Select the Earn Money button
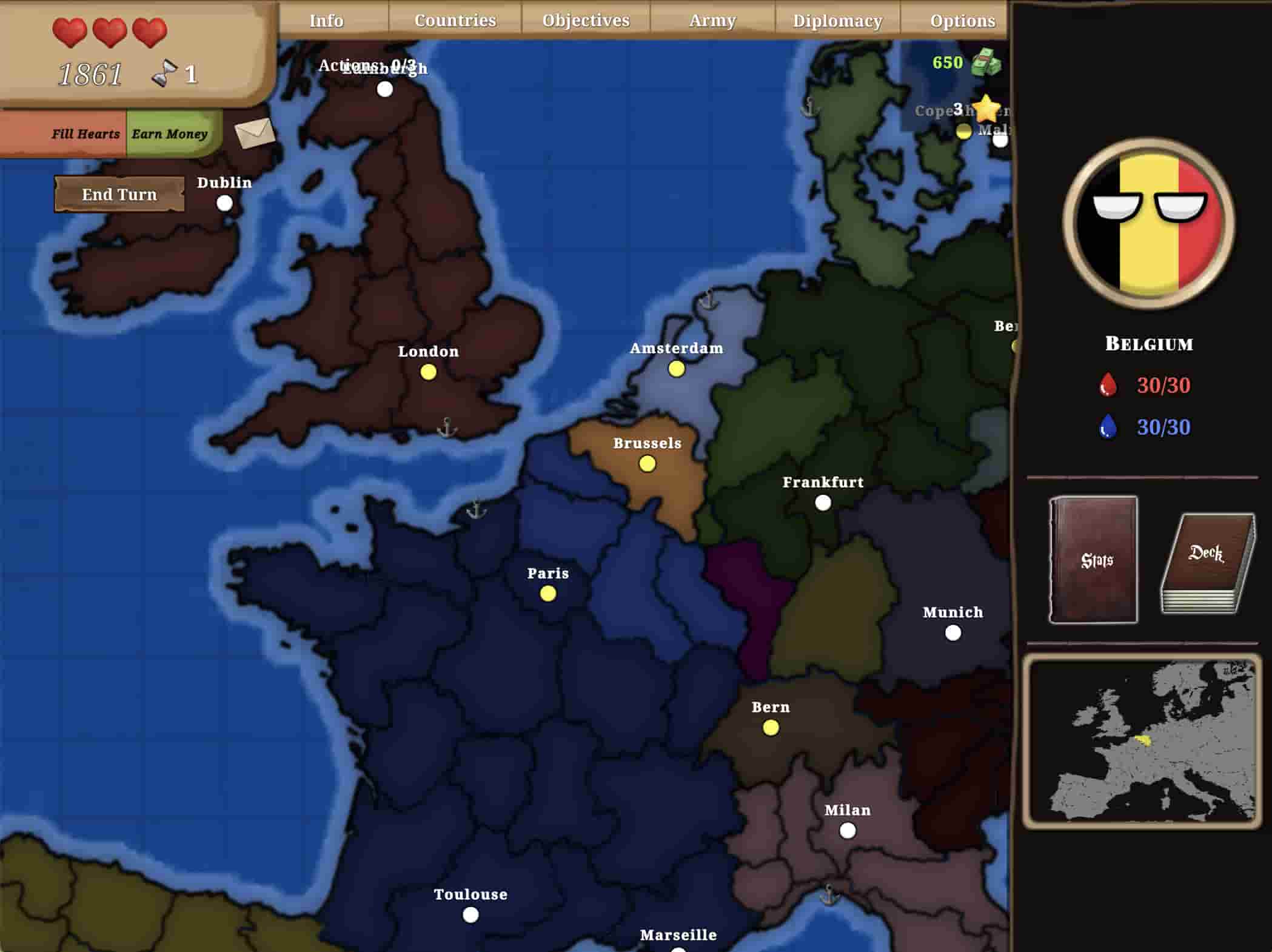This screenshot has height=952, width=1272. [x=170, y=134]
